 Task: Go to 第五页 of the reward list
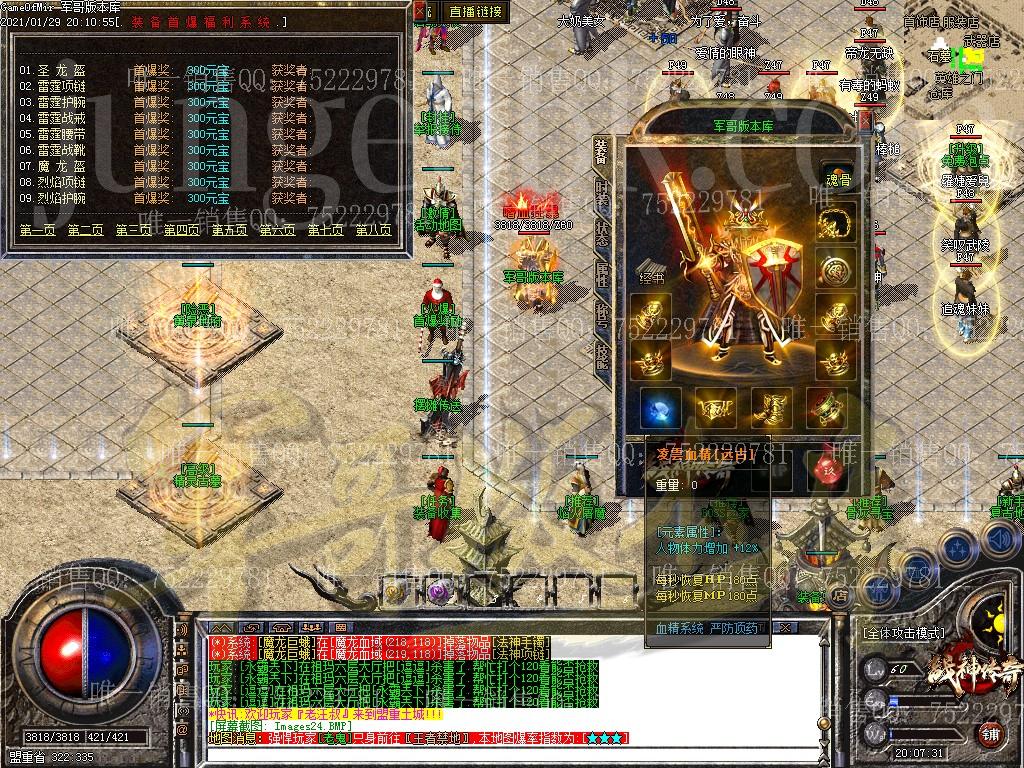coord(229,230)
